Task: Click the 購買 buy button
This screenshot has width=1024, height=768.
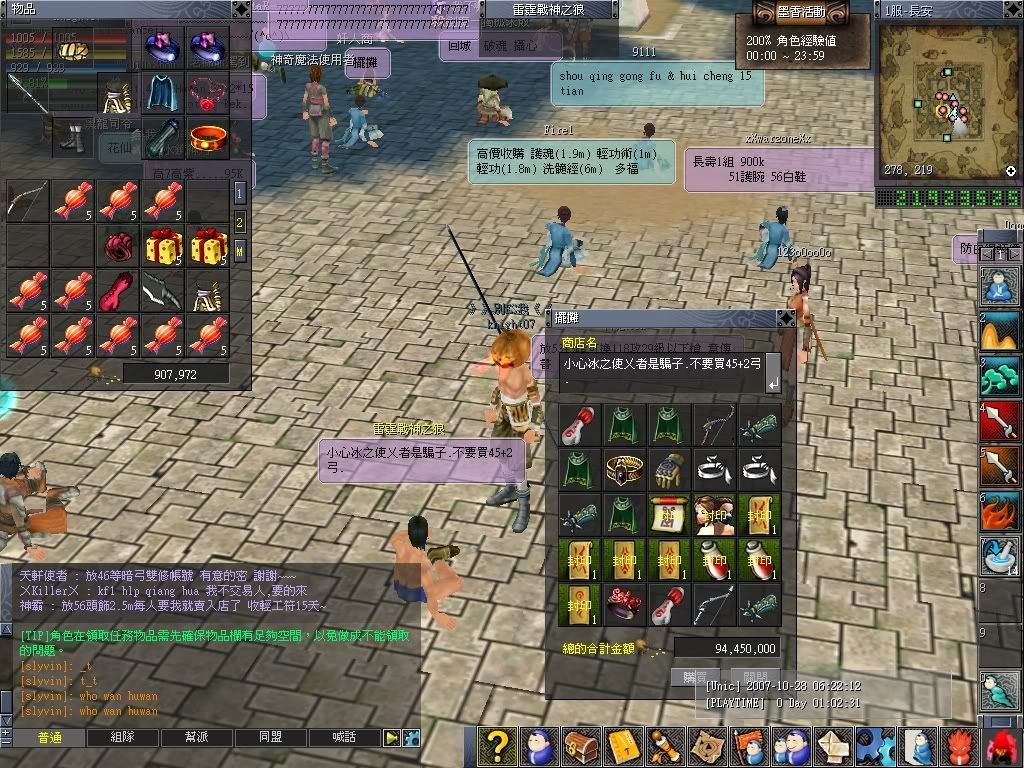Action: pyautogui.click(x=690, y=677)
